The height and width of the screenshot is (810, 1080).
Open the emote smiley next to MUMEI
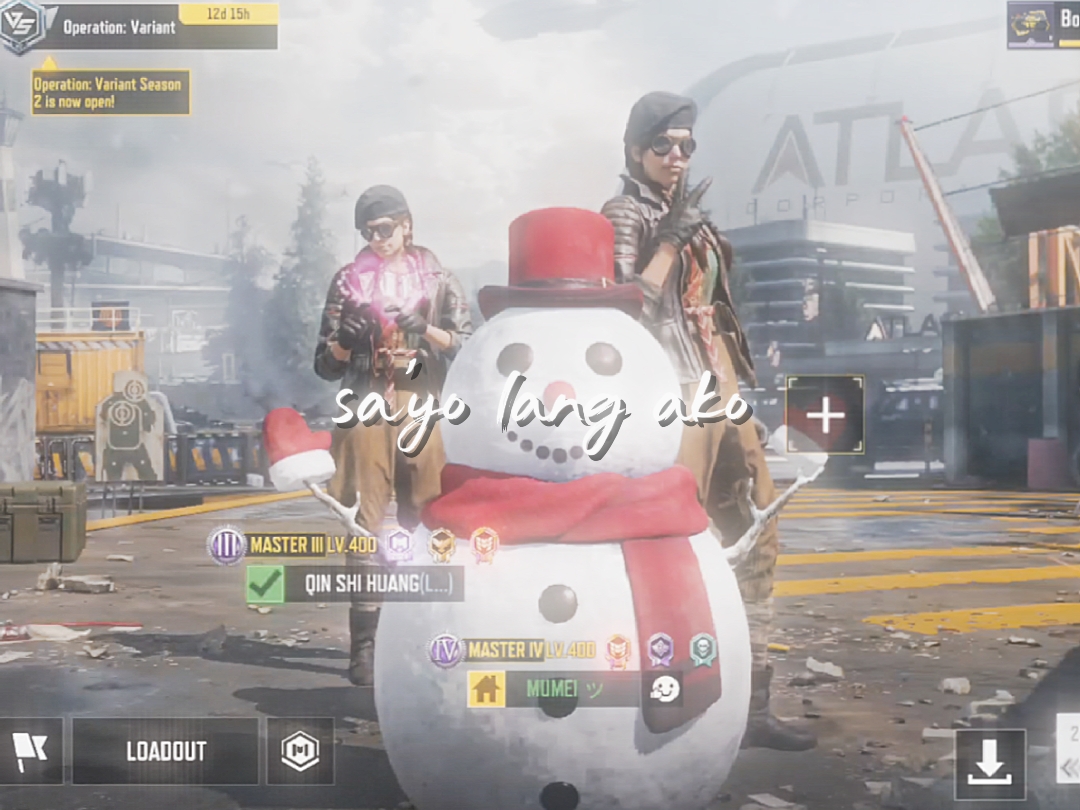663,689
